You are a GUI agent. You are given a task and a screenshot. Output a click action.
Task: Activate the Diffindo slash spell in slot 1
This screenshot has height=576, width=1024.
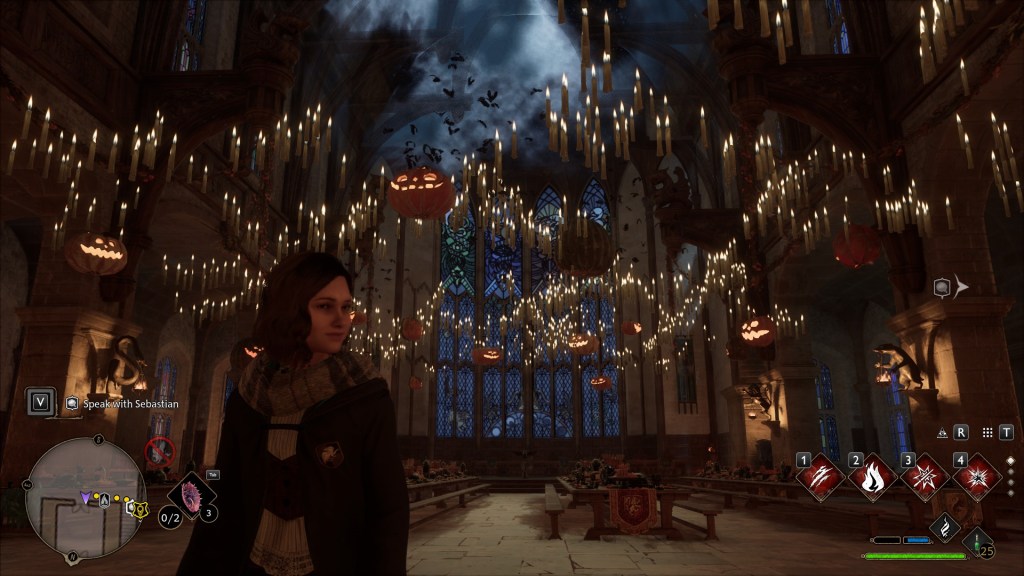click(x=822, y=477)
